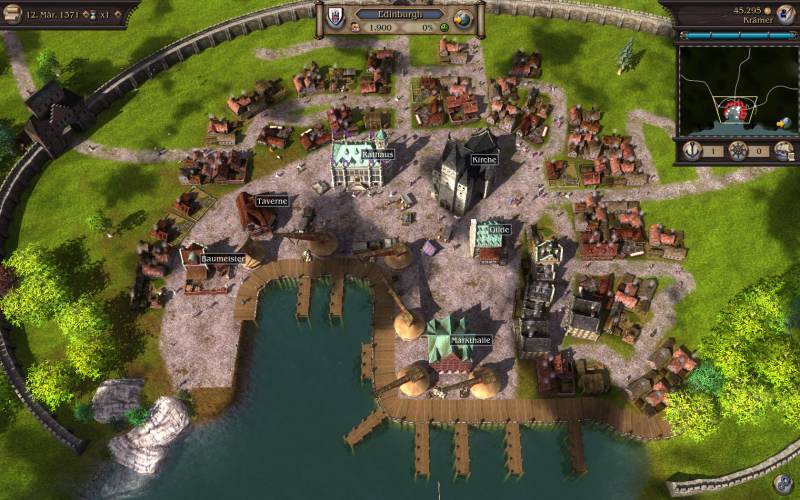Select the Edinburgh town name banner
Viewport: 800px width, 500px height.
(x=400, y=14)
